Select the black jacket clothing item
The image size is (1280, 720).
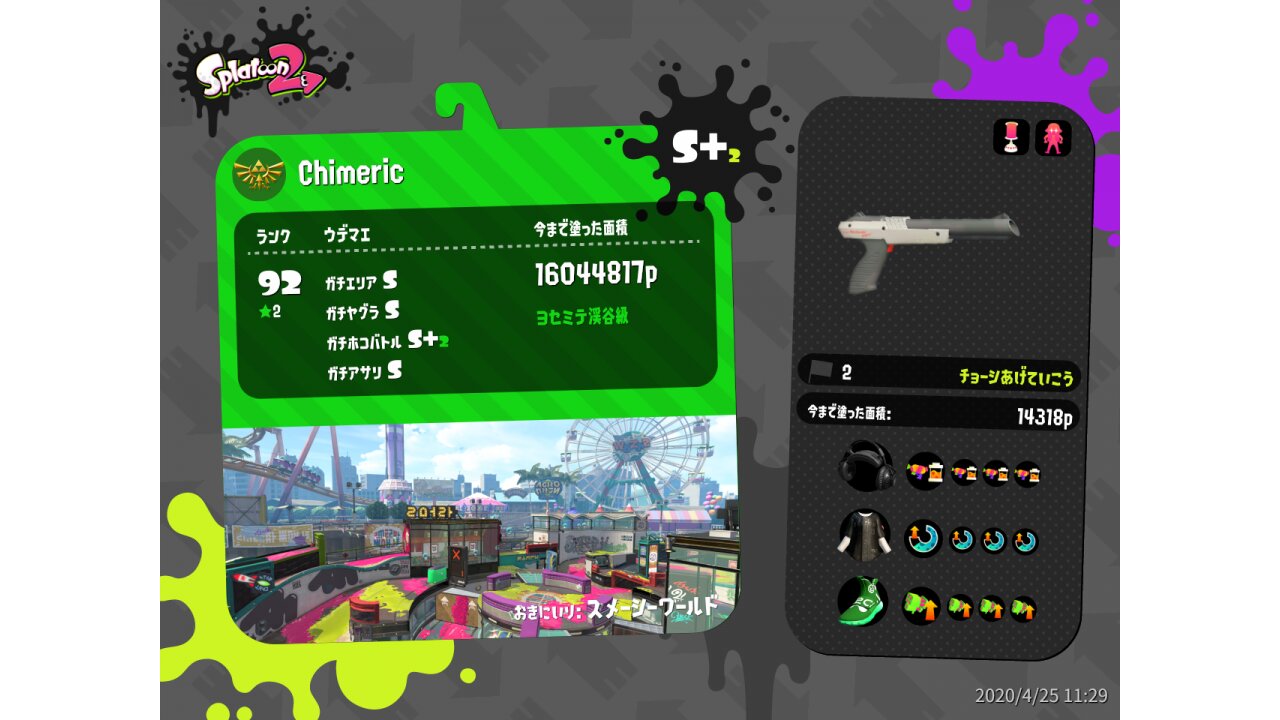click(863, 535)
